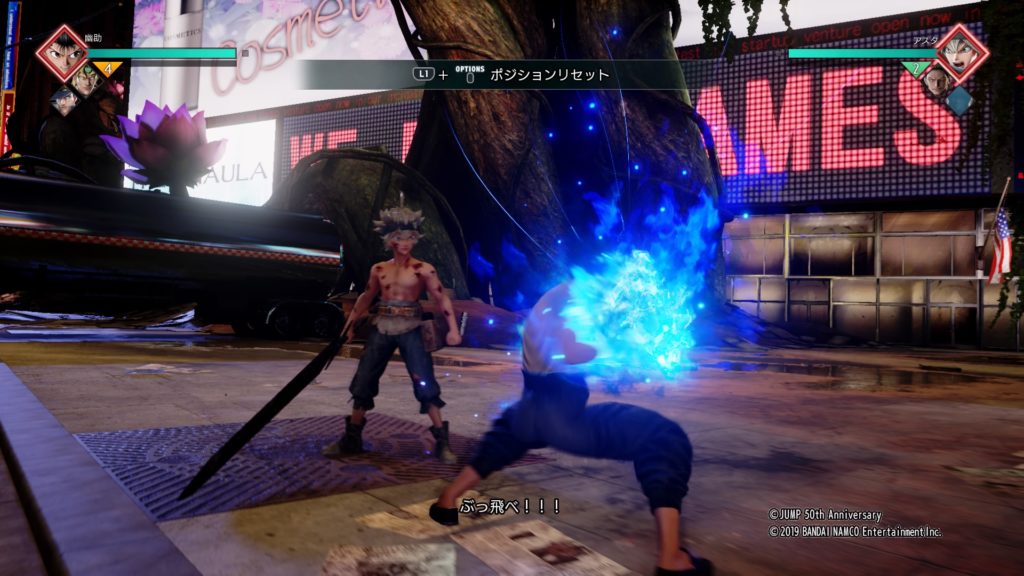
Task: Choose the blond Dio teammate portrait
Action: pyautogui.click(x=86, y=81)
